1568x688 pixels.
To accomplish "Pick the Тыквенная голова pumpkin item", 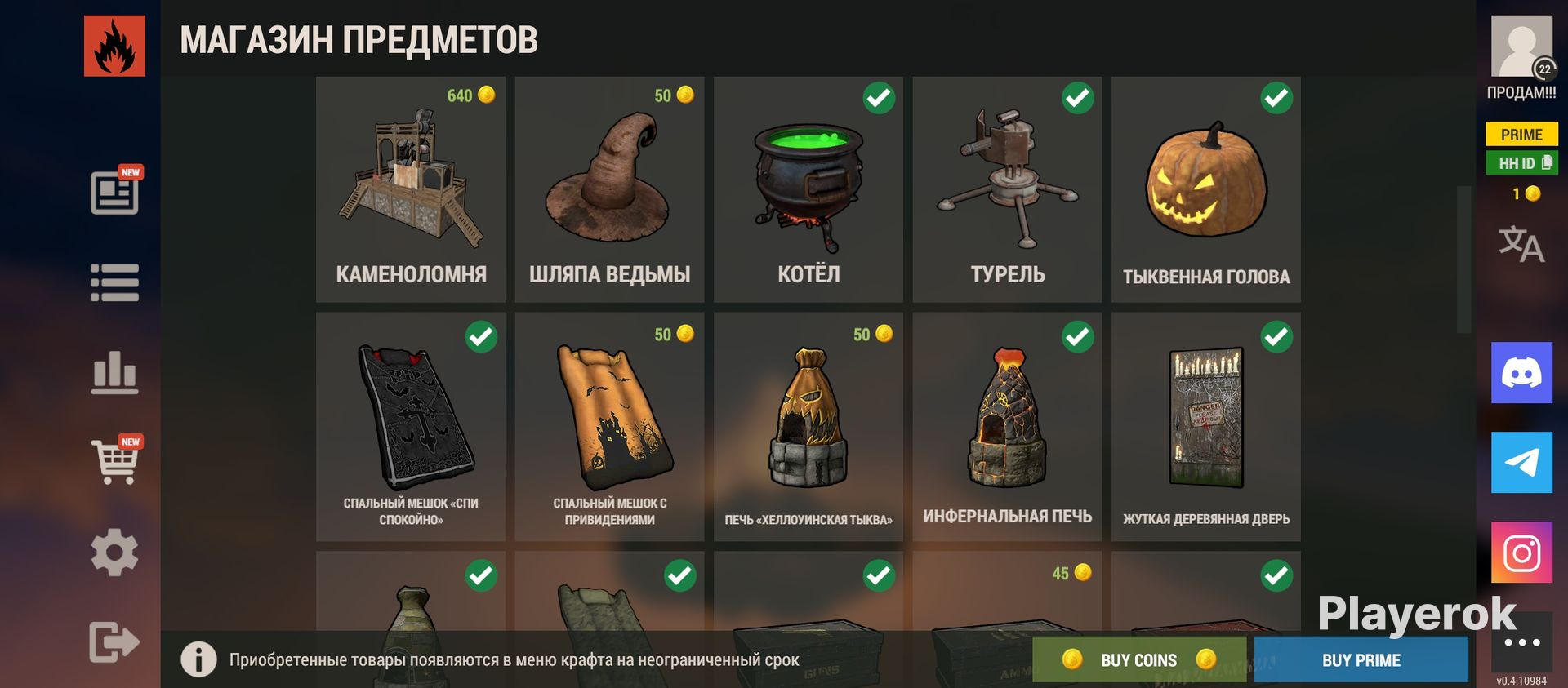I will [x=1206, y=189].
